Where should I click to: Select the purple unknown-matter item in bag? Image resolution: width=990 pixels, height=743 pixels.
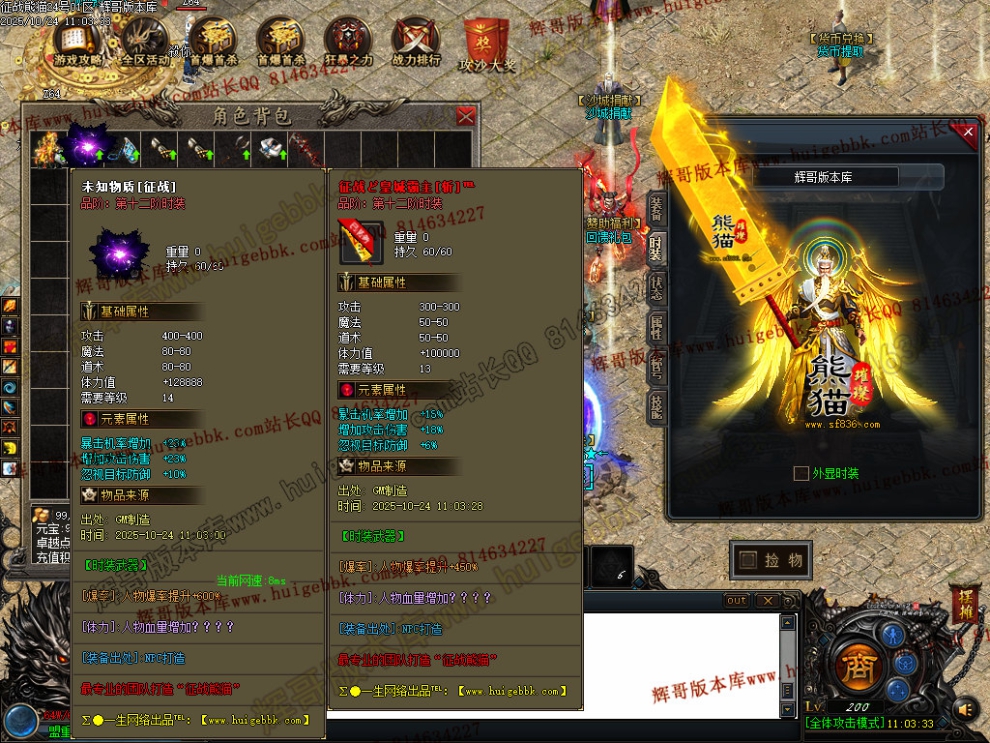pos(82,148)
